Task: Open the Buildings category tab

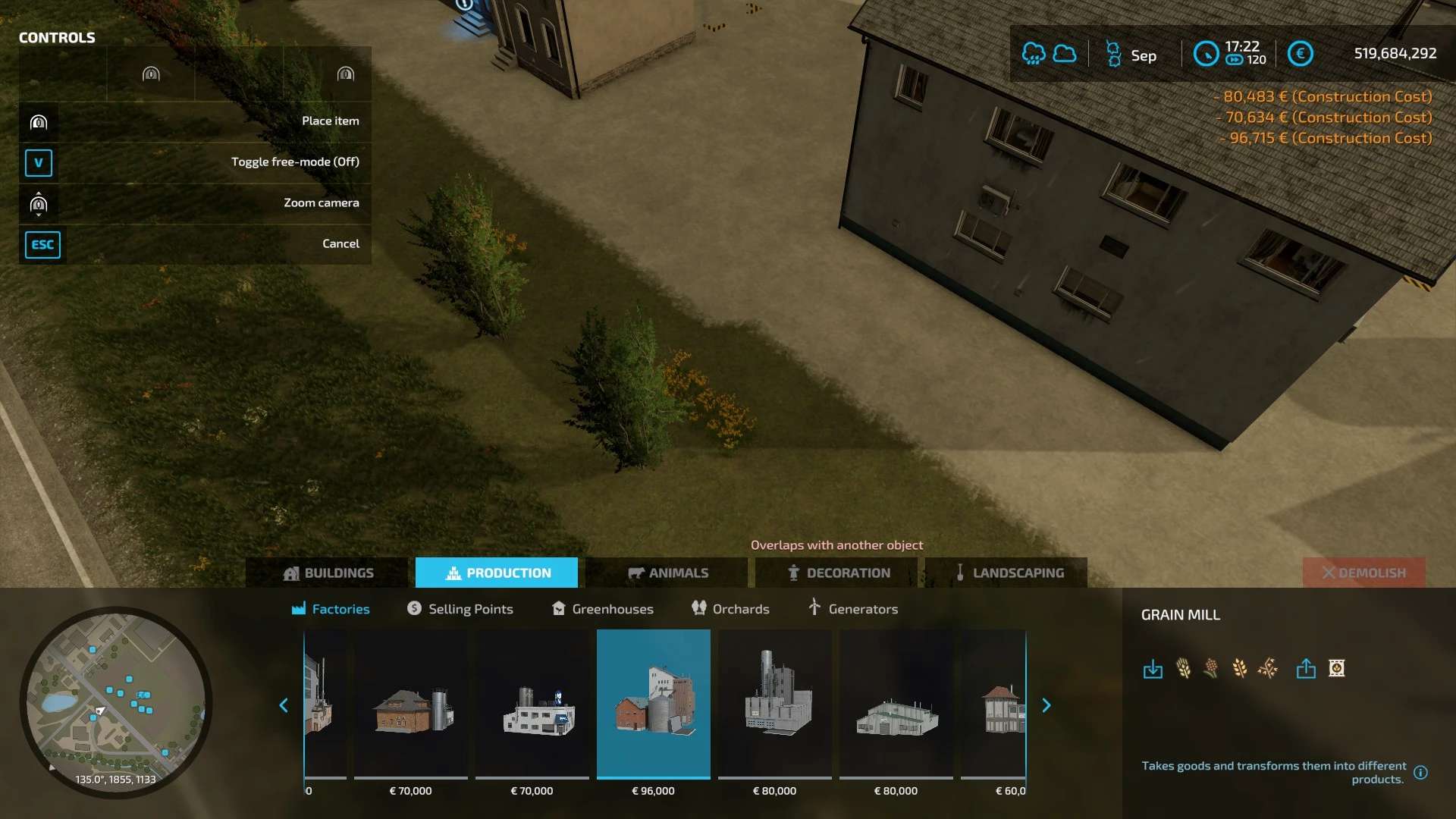Action: coord(328,573)
